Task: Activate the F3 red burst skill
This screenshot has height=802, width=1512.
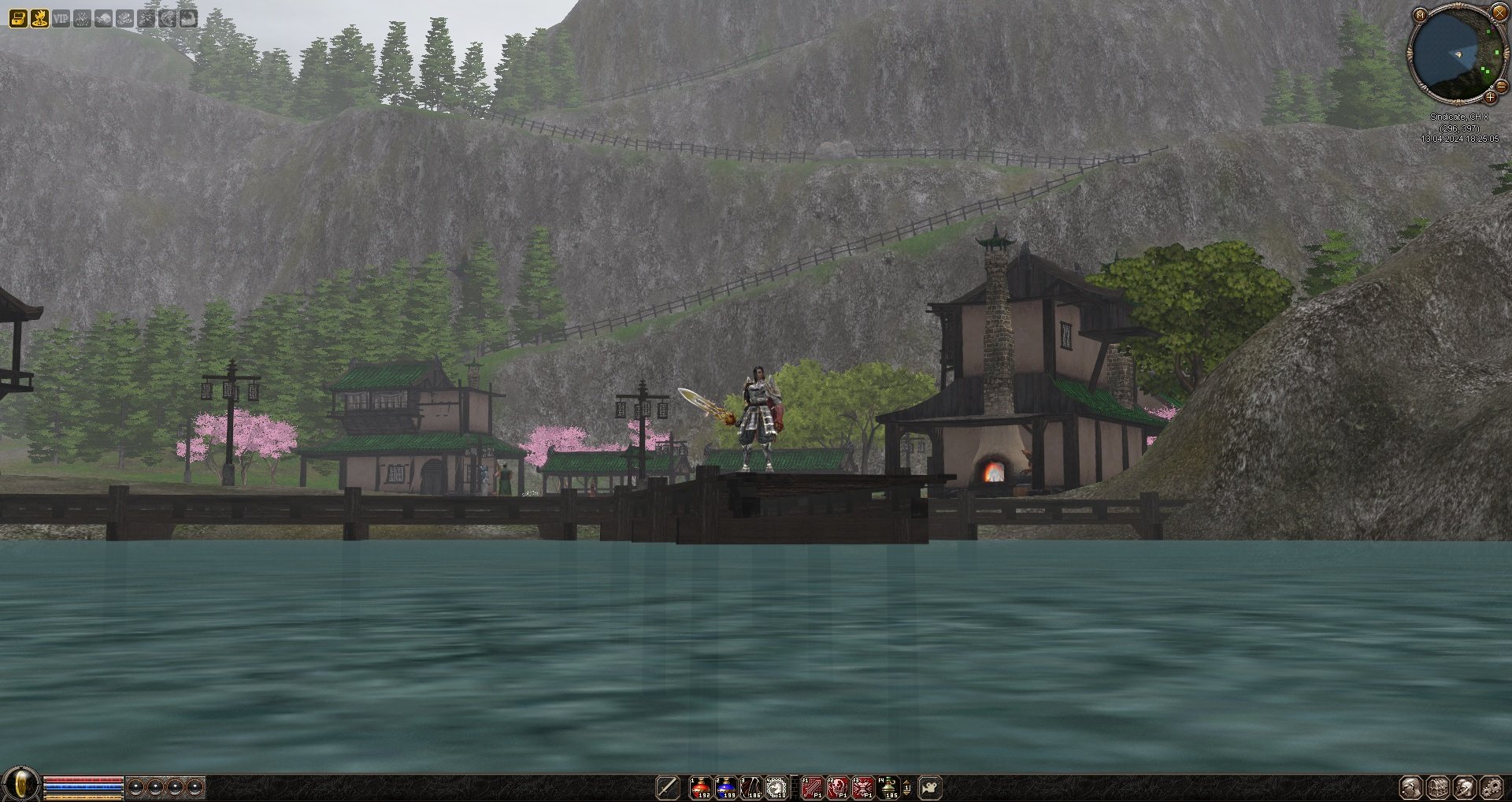Action: click(x=863, y=787)
